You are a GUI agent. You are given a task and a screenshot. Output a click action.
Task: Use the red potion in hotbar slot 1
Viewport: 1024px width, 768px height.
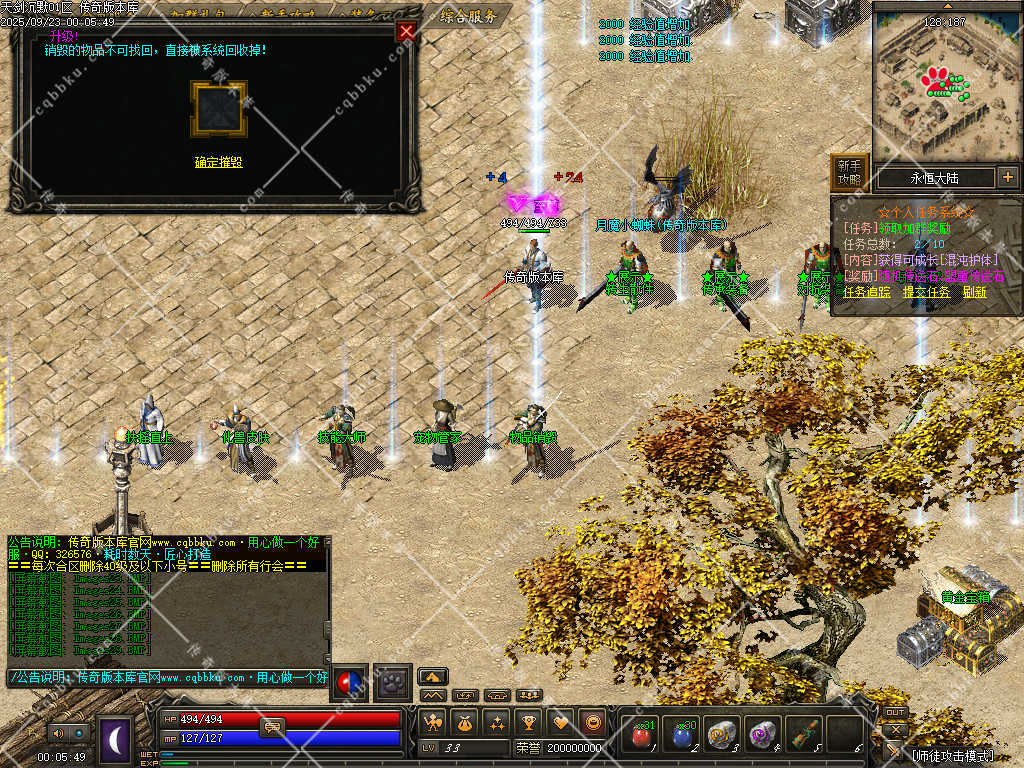(x=641, y=735)
